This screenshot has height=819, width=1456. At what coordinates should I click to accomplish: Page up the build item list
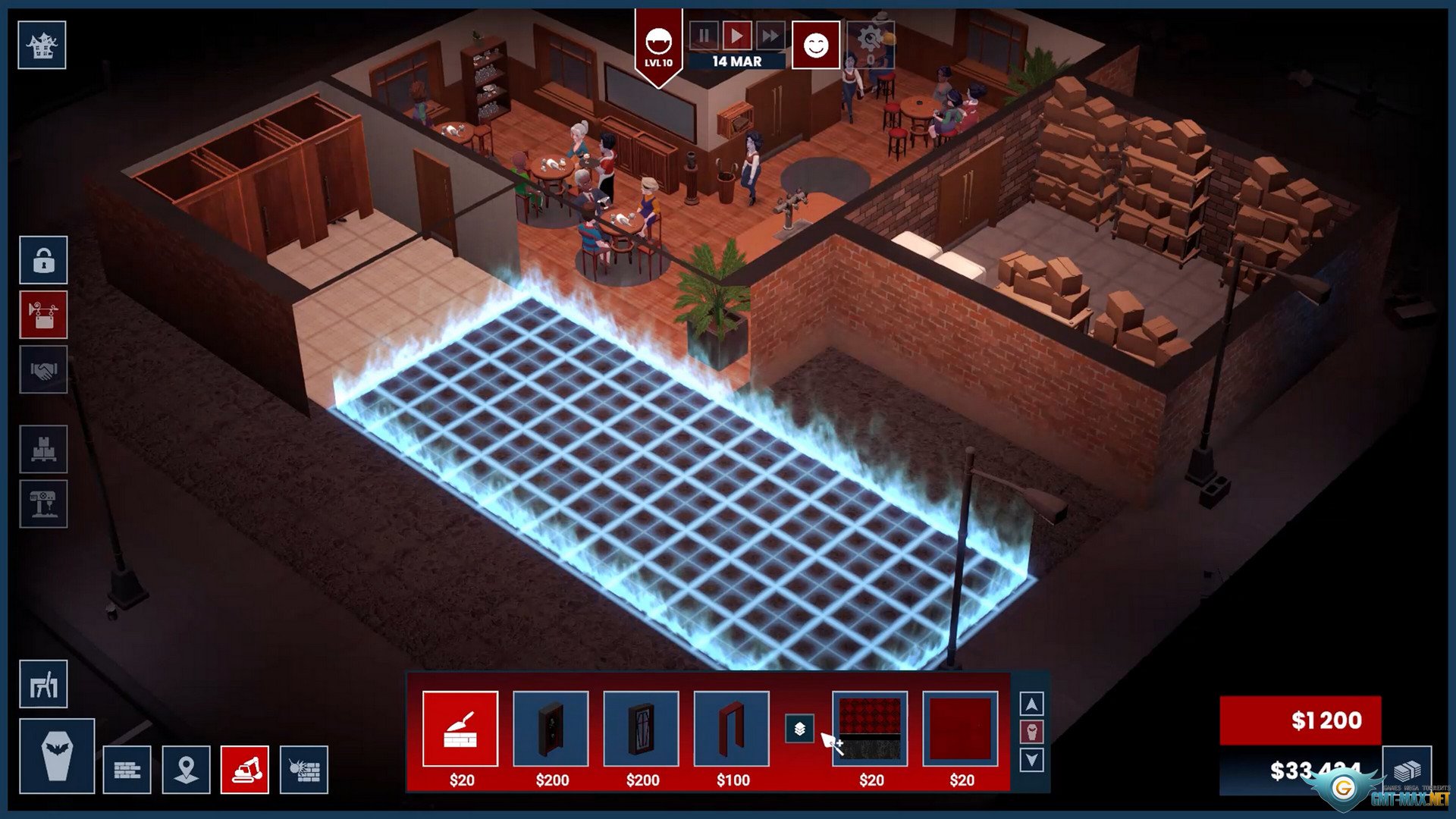click(x=1031, y=704)
